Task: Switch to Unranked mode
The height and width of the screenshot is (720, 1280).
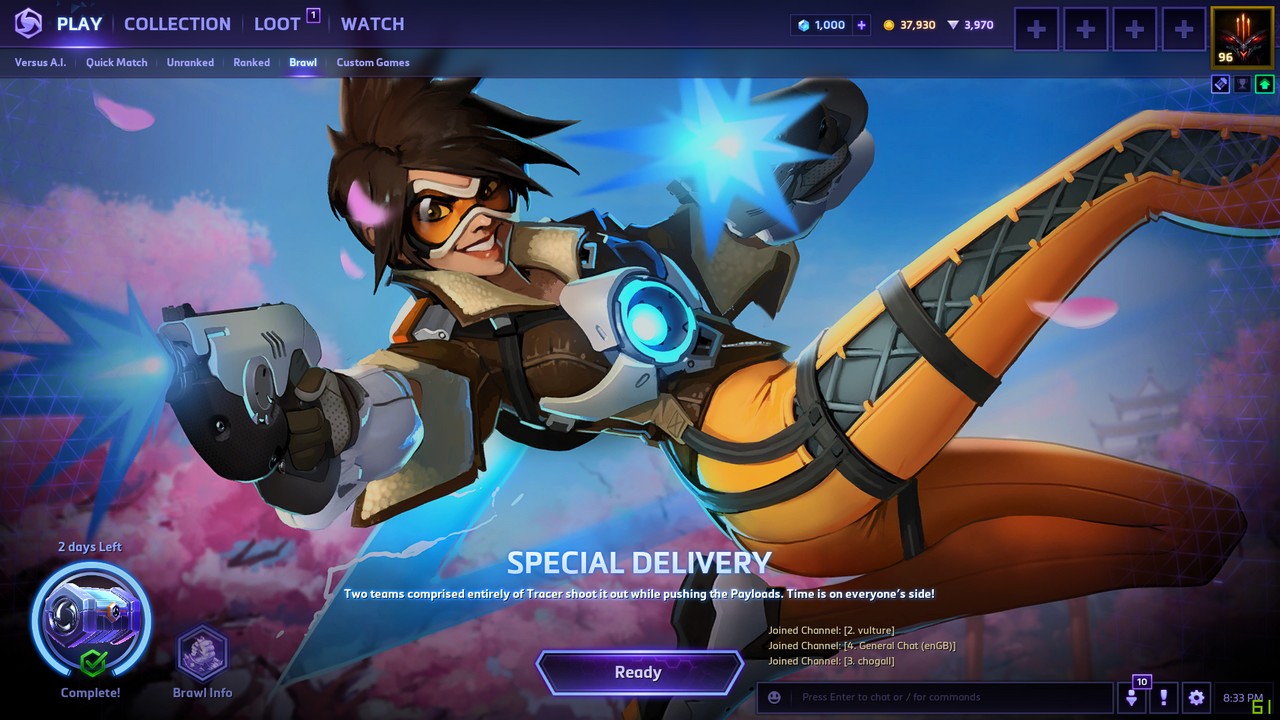Action: 190,62
